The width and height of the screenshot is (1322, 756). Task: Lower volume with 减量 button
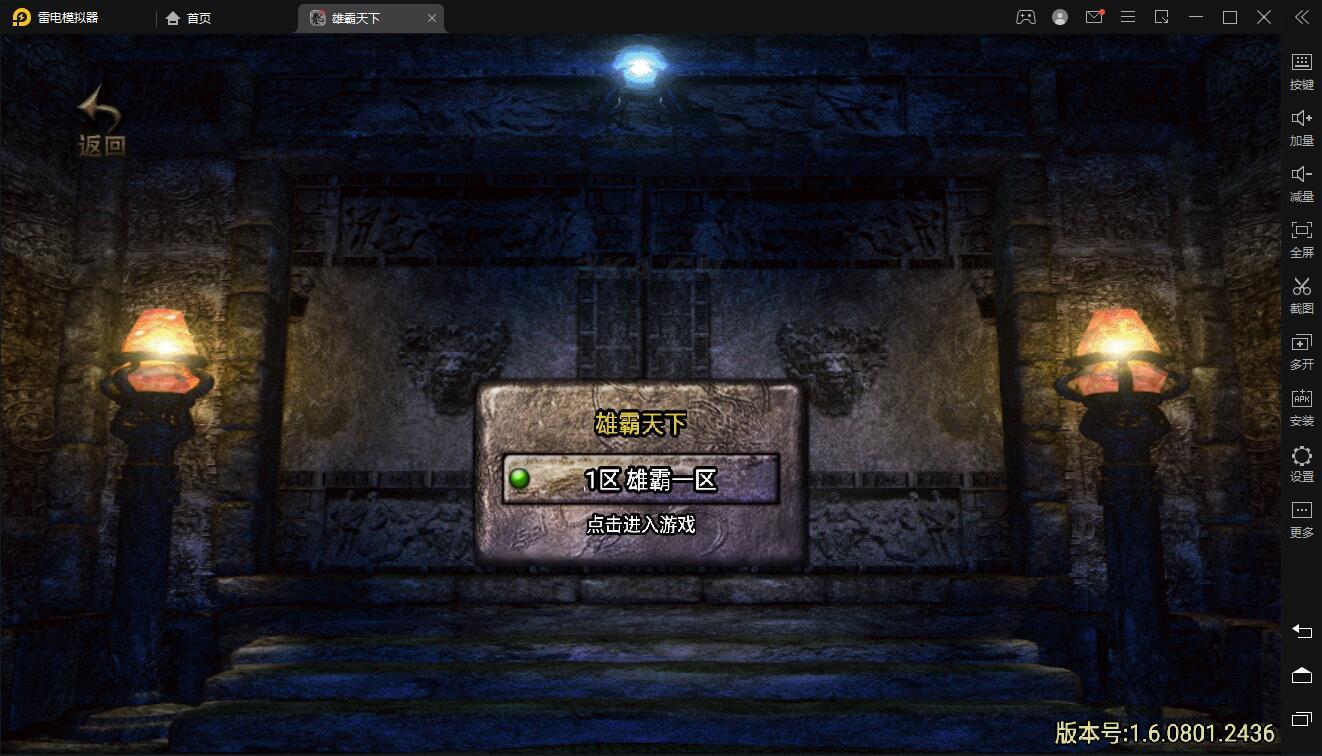coord(1301,182)
